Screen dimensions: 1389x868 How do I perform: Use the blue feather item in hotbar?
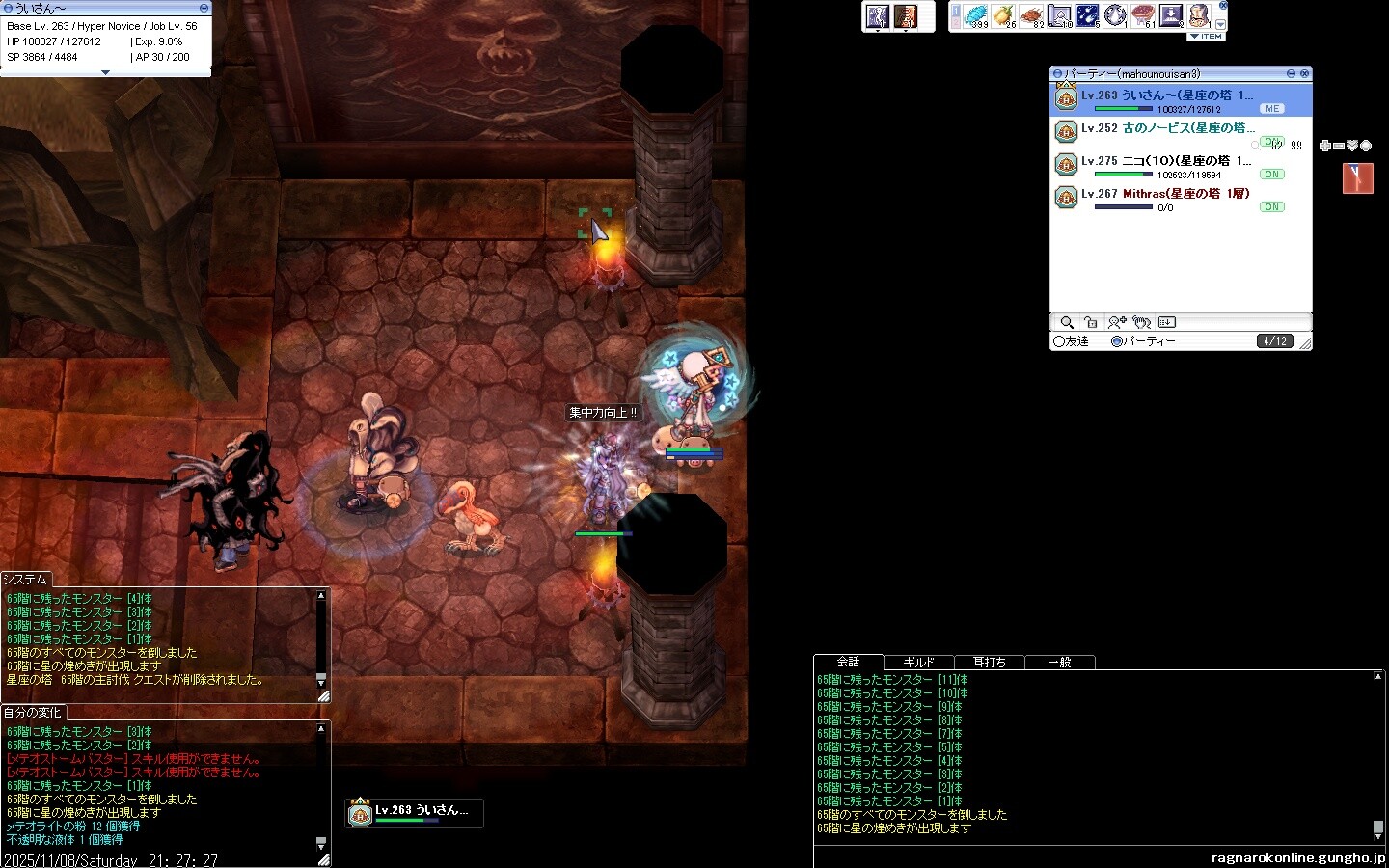pyautogui.click(x=976, y=16)
